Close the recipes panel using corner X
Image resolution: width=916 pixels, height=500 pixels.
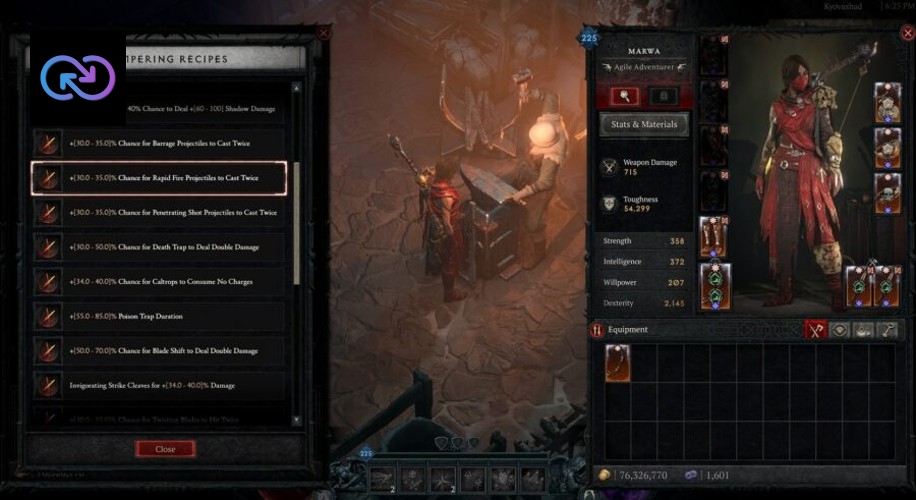(323, 33)
